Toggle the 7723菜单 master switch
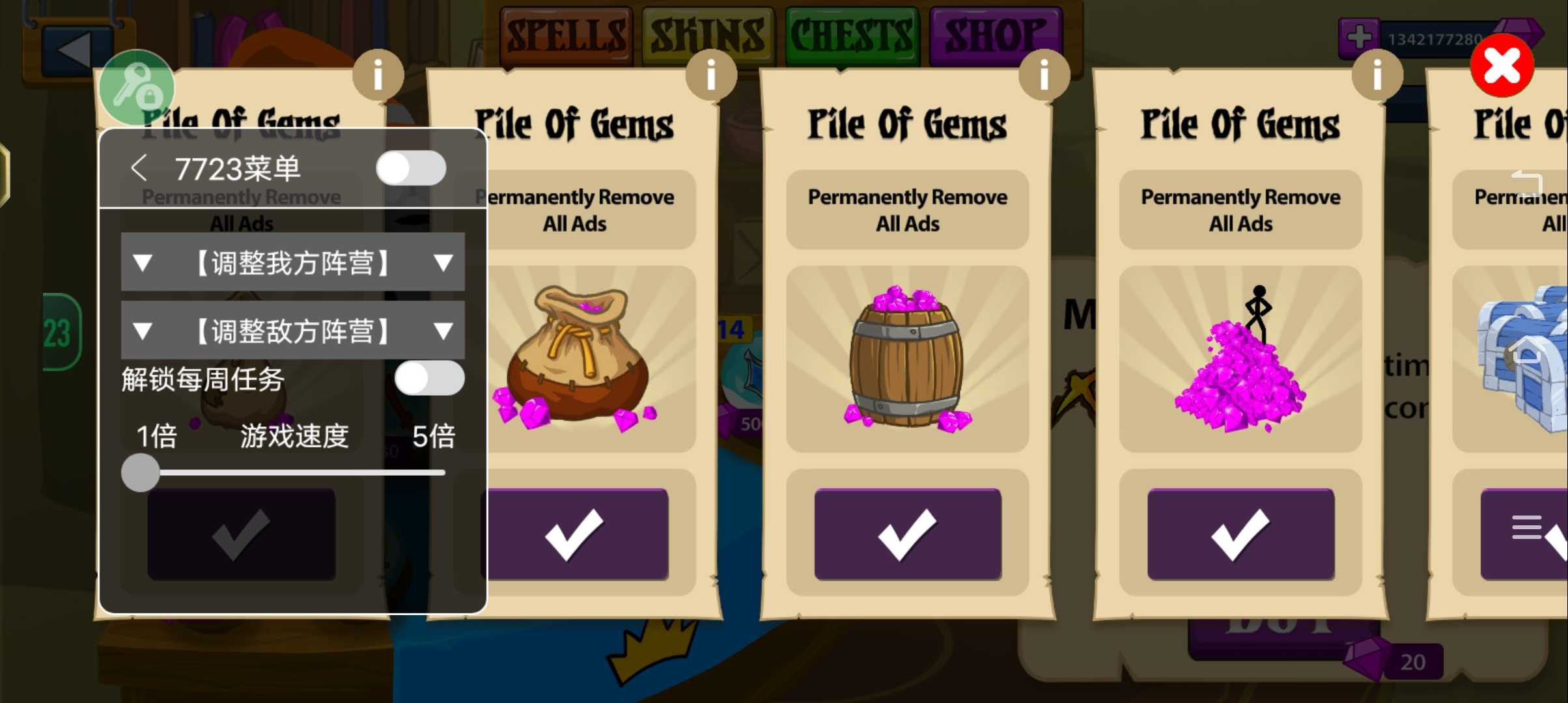The width and height of the screenshot is (1568, 703). [x=411, y=169]
